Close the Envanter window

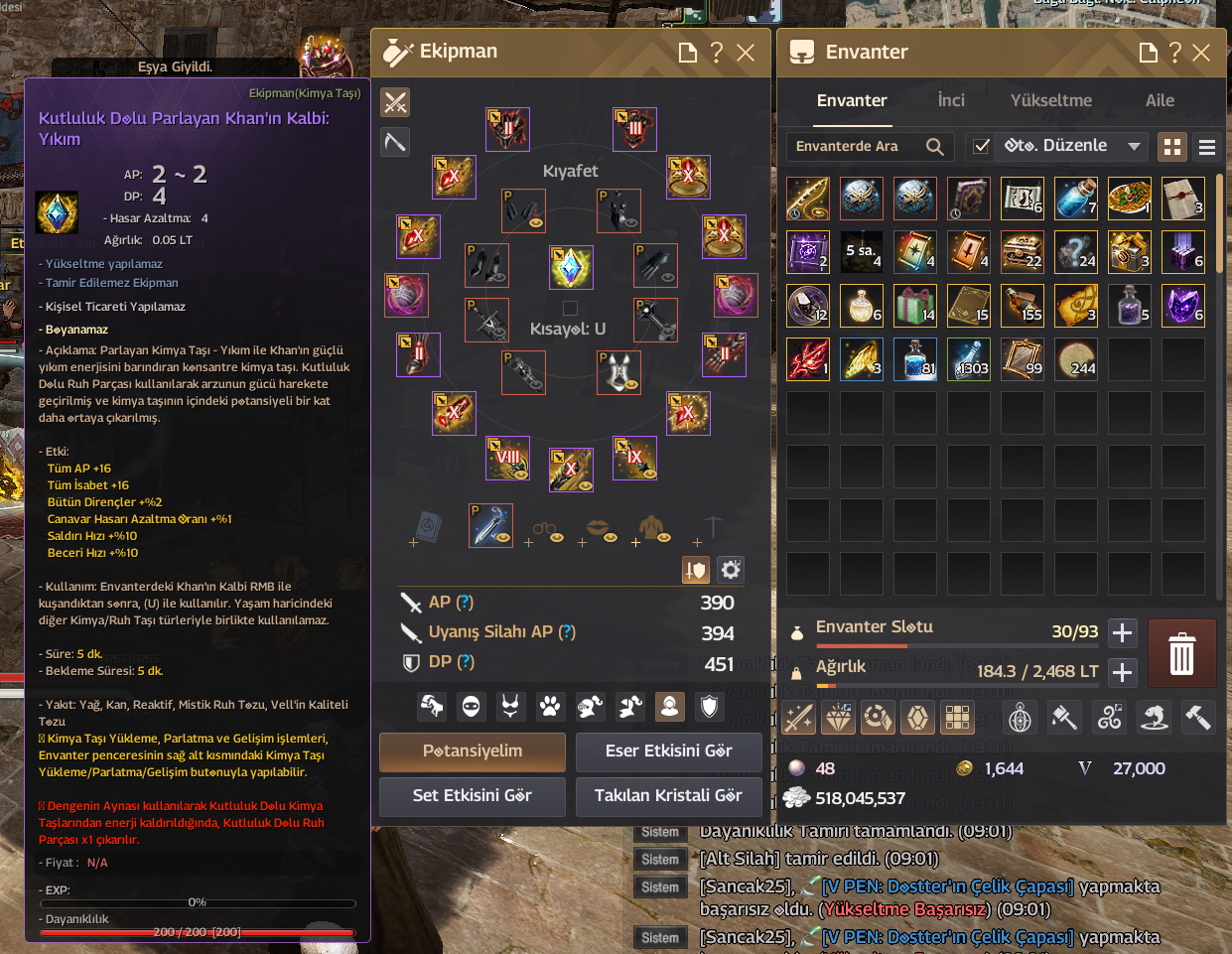coord(1201,53)
